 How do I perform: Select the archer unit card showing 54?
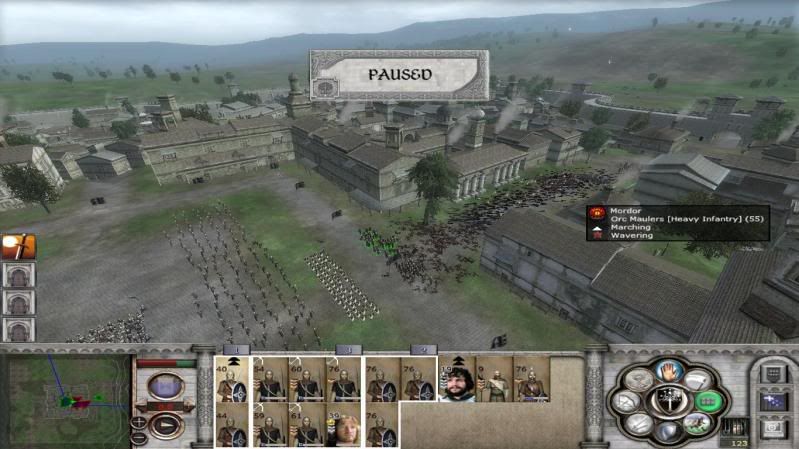[270, 381]
